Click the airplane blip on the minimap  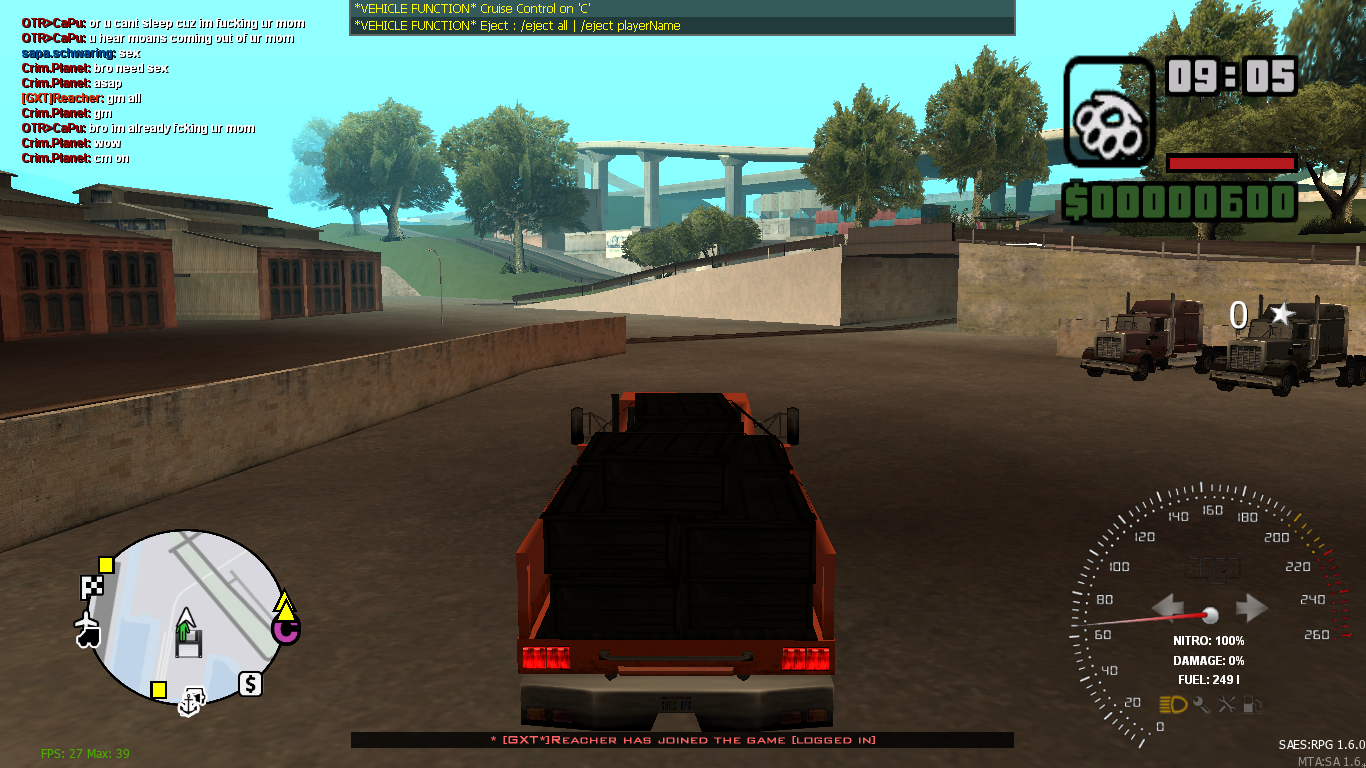pos(86,621)
